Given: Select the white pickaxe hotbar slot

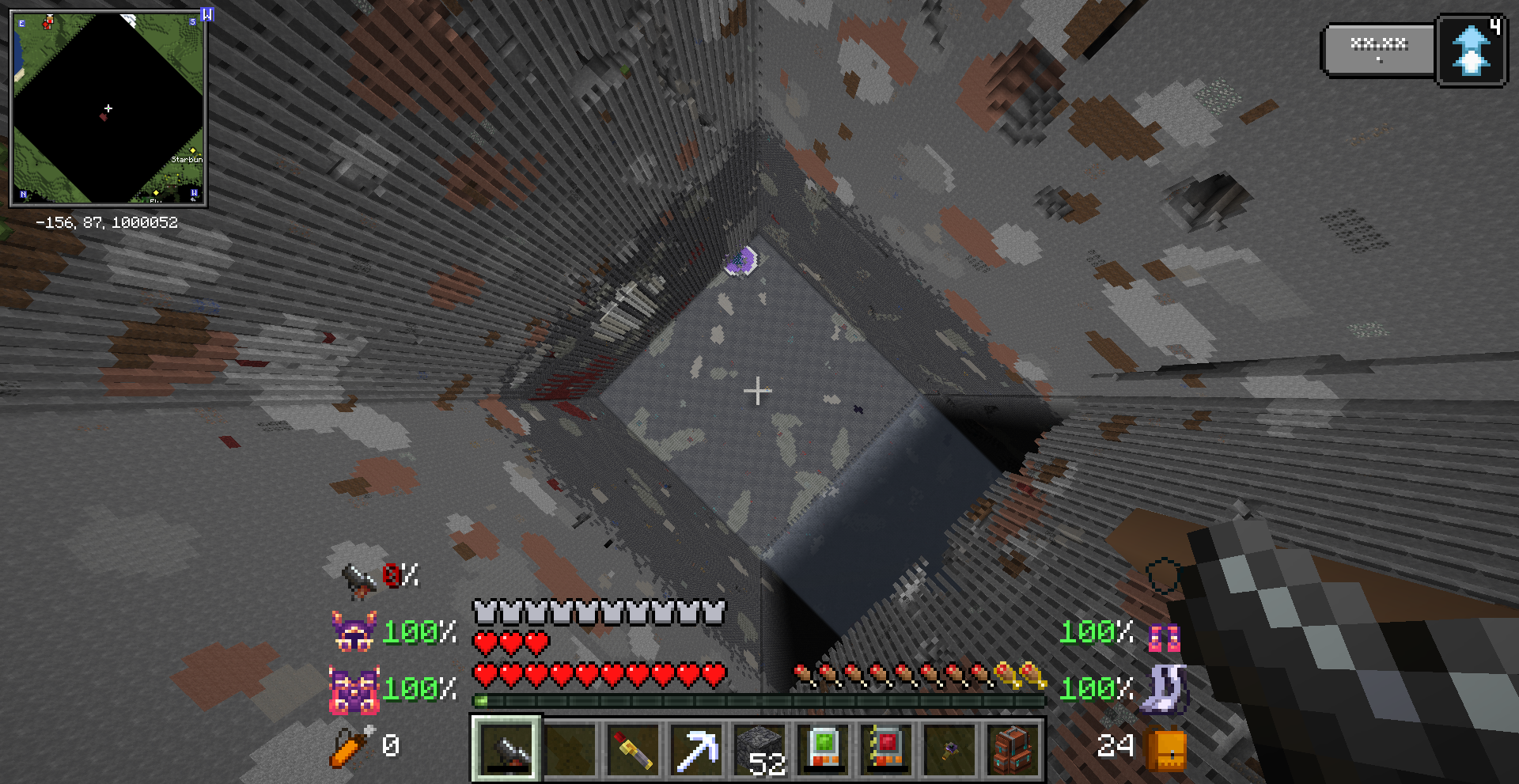Looking at the screenshot, I should click(x=696, y=748).
